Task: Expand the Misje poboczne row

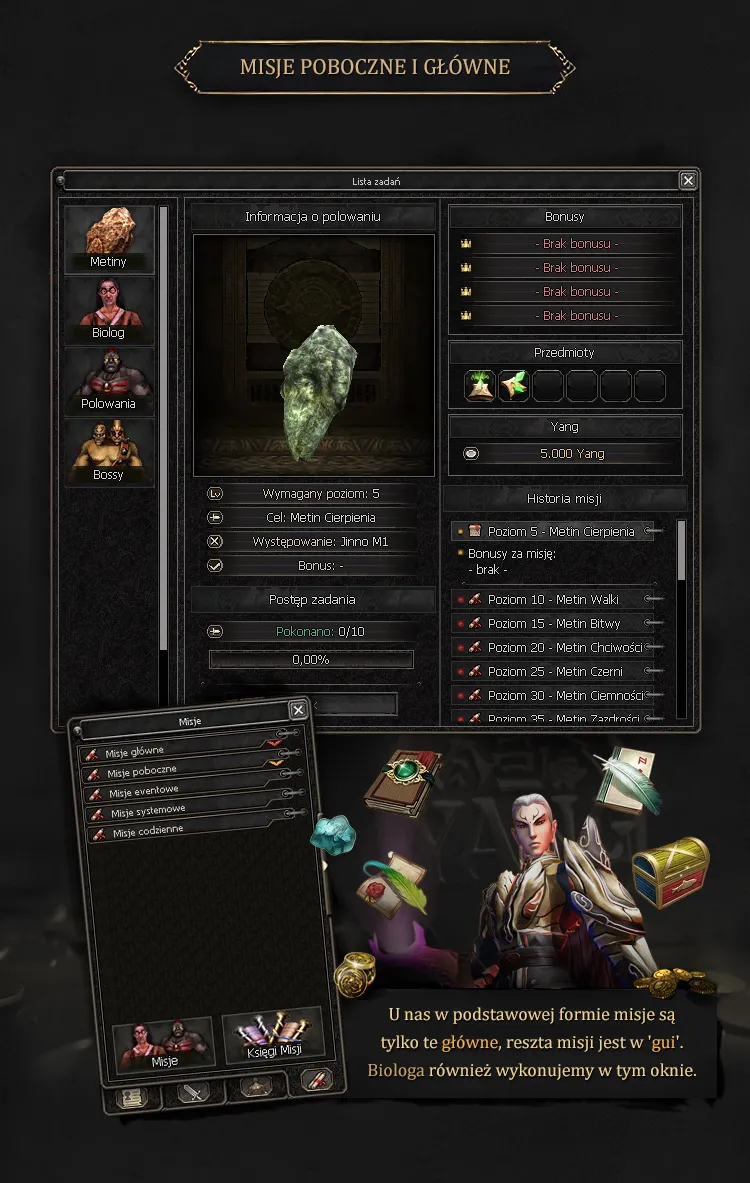Action: coord(180,771)
